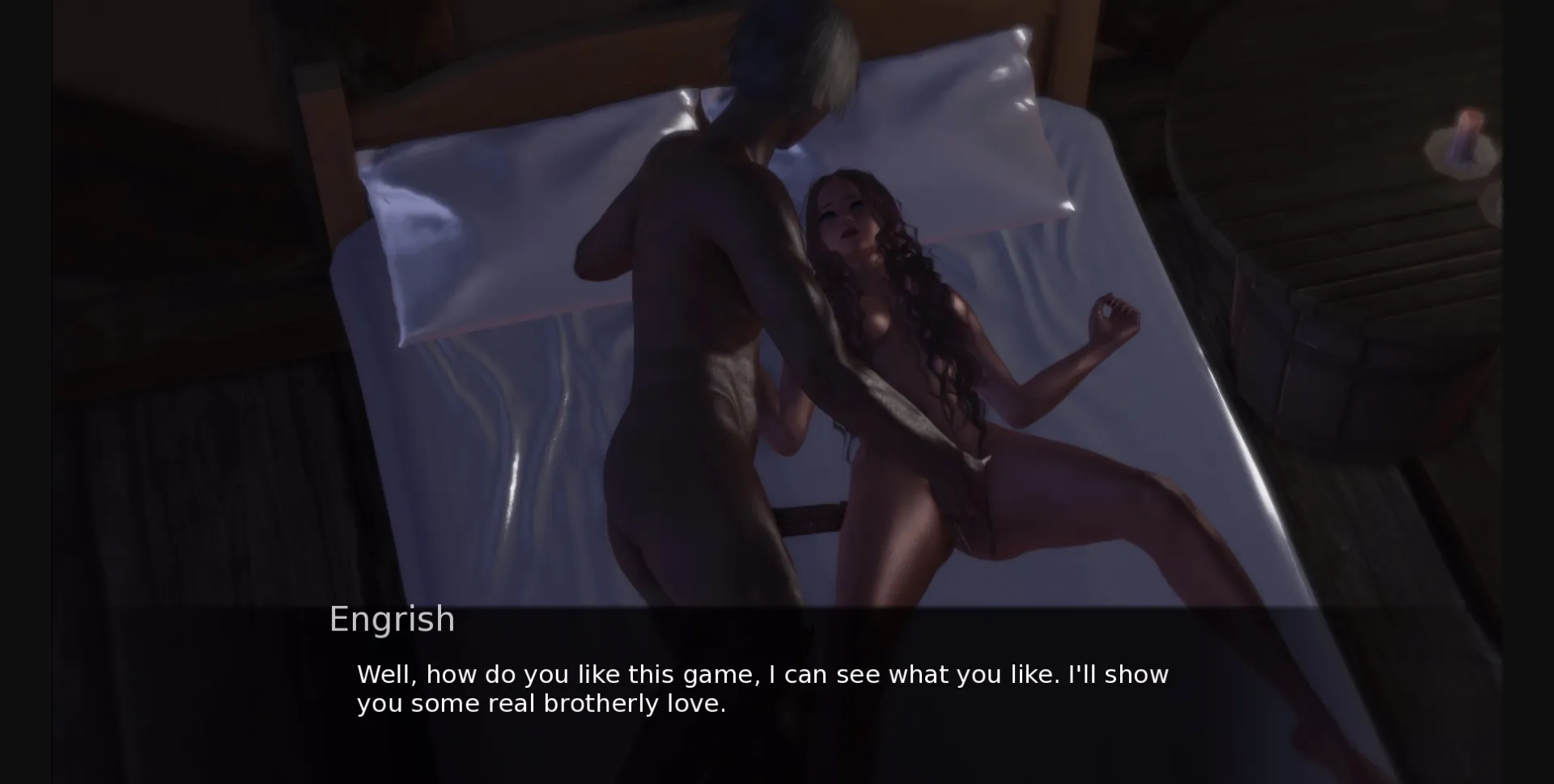Click the dialogue text to continue
Image resolution: width=1554 pixels, height=784 pixels.
coord(763,689)
